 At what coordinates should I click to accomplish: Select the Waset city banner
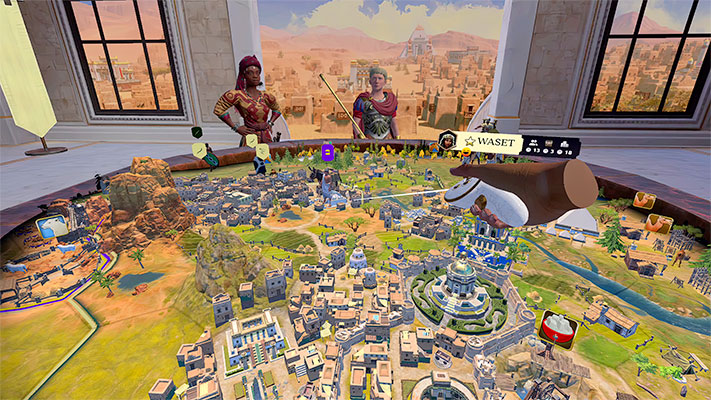click(491, 142)
